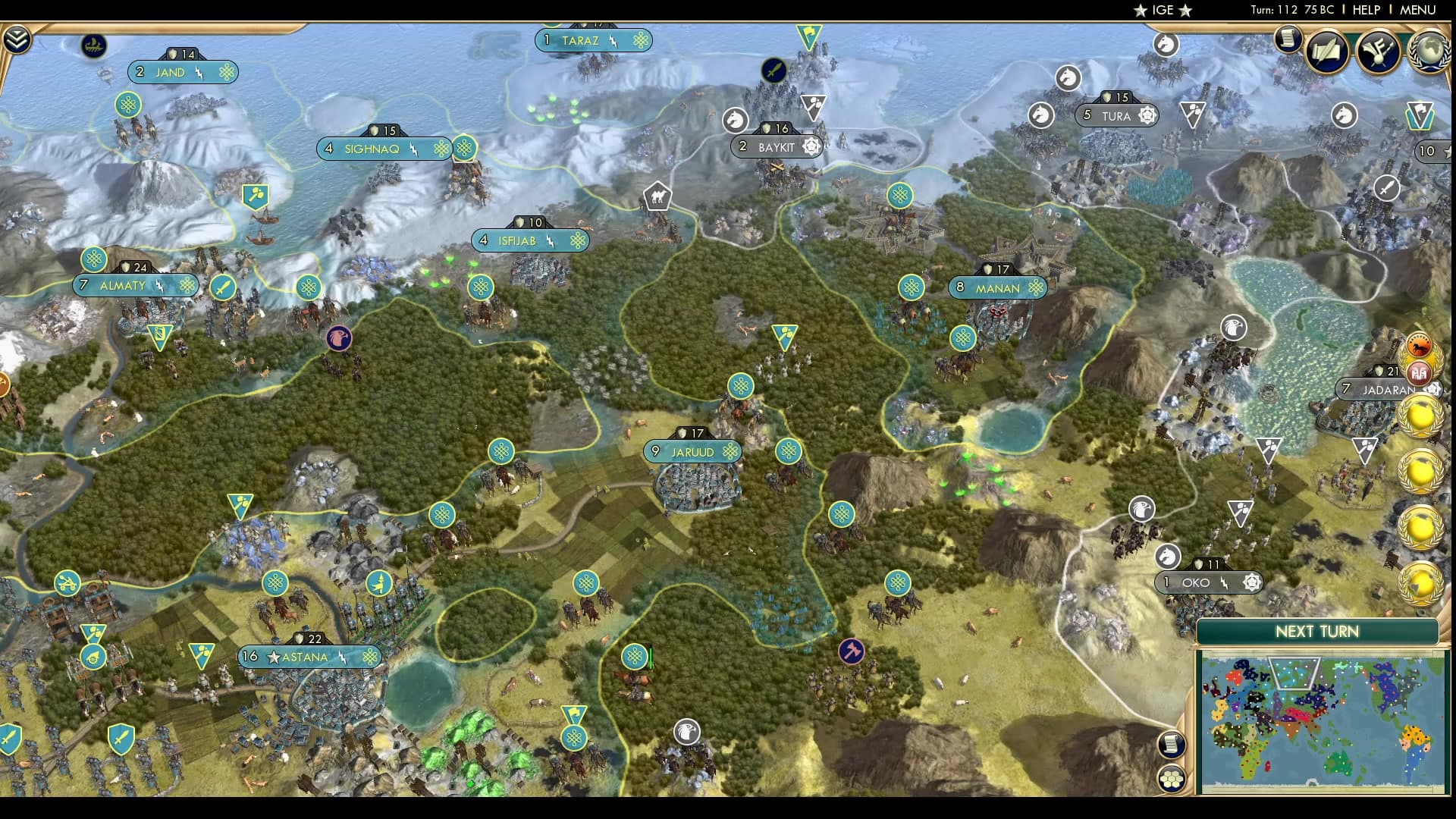The image size is (1456, 819).
Task: Open the Culture overview icon
Action: tap(1378, 51)
